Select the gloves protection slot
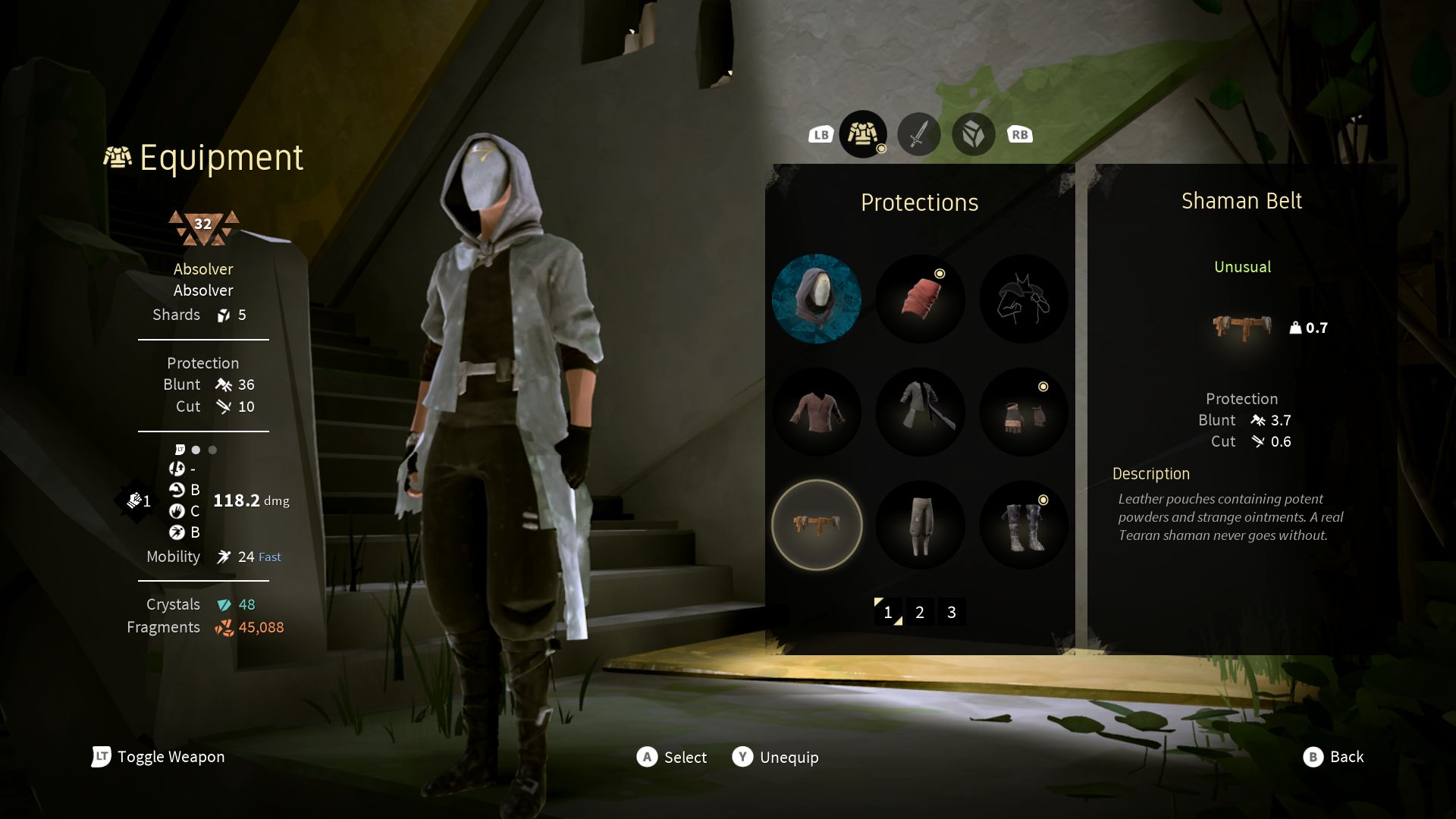The height and width of the screenshot is (819, 1456). pyautogui.click(x=1024, y=412)
